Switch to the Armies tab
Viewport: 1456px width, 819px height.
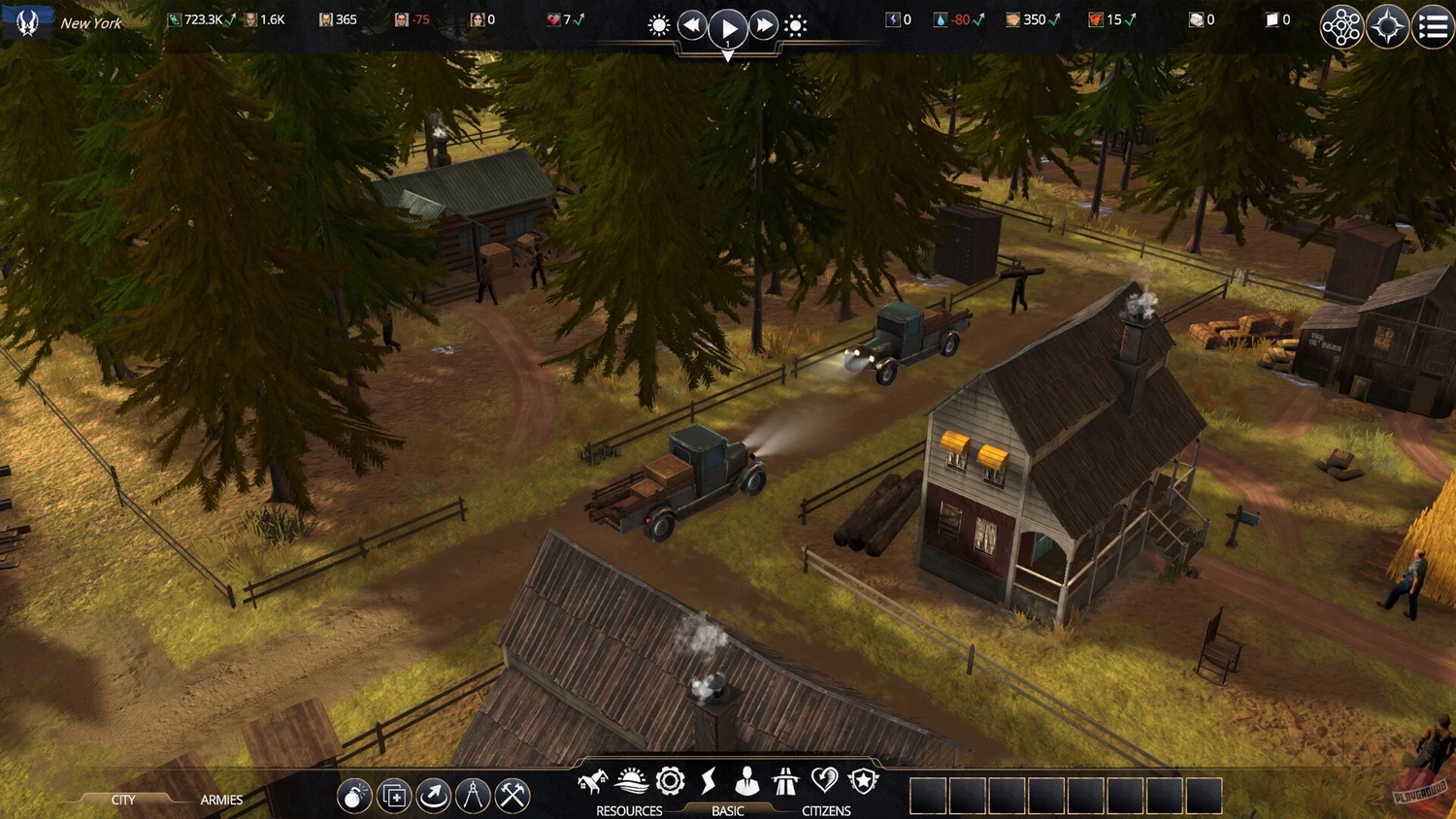[221, 800]
